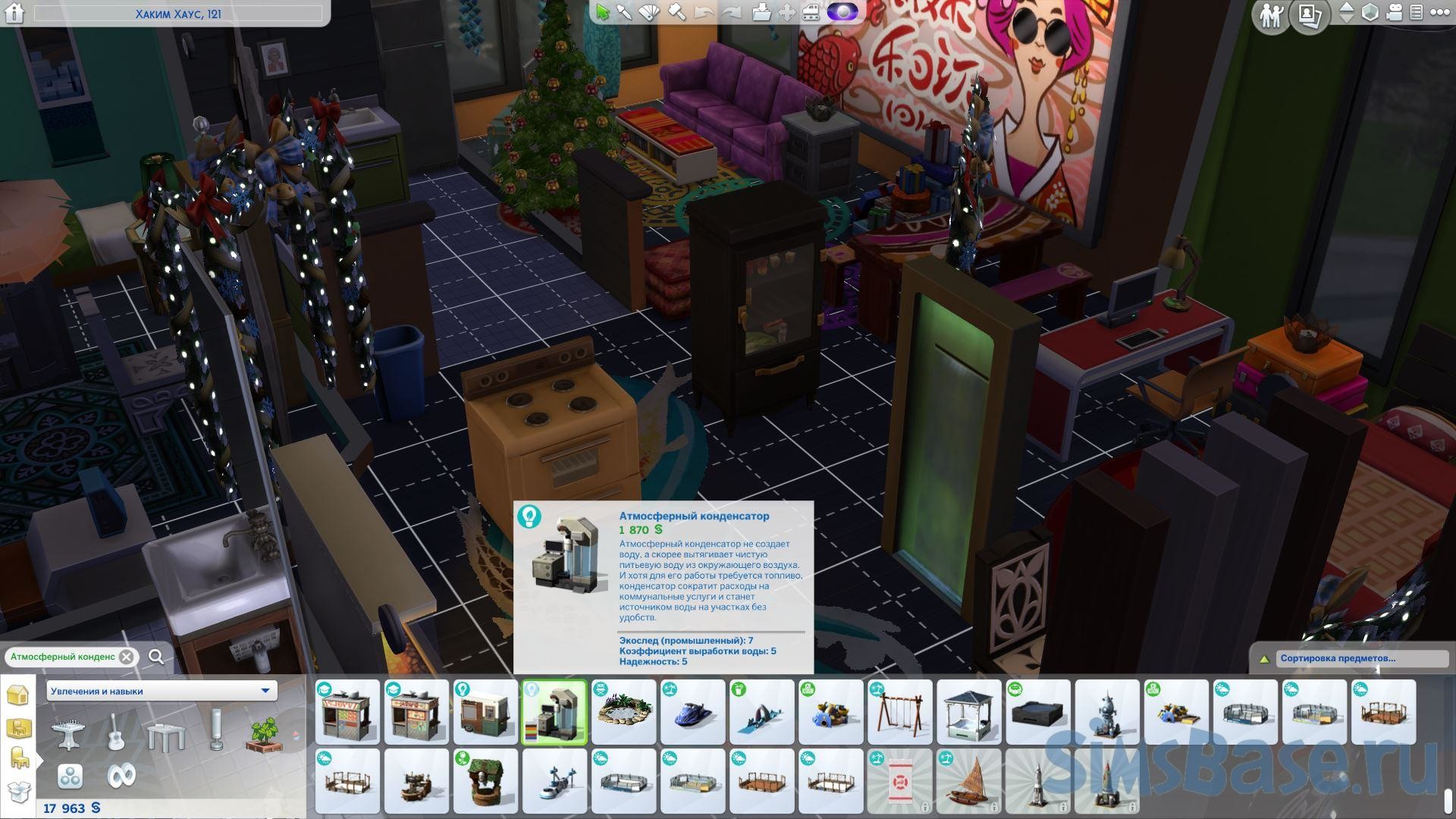Select the stone wishing well item
The image size is (1456, 819).
click(x=485, y=781)
